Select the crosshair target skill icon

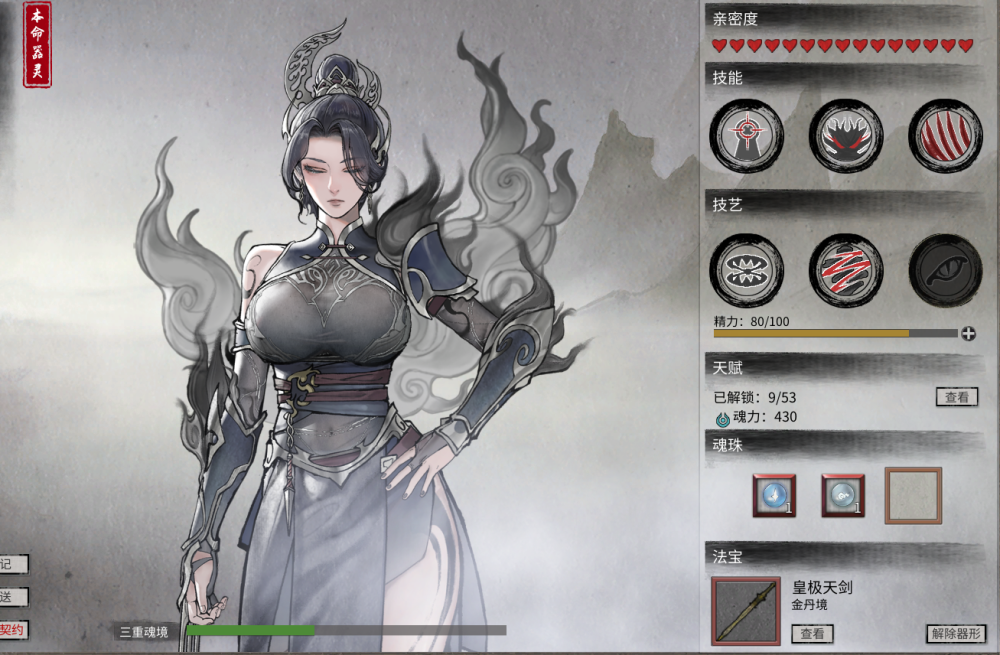coord(746,134)
